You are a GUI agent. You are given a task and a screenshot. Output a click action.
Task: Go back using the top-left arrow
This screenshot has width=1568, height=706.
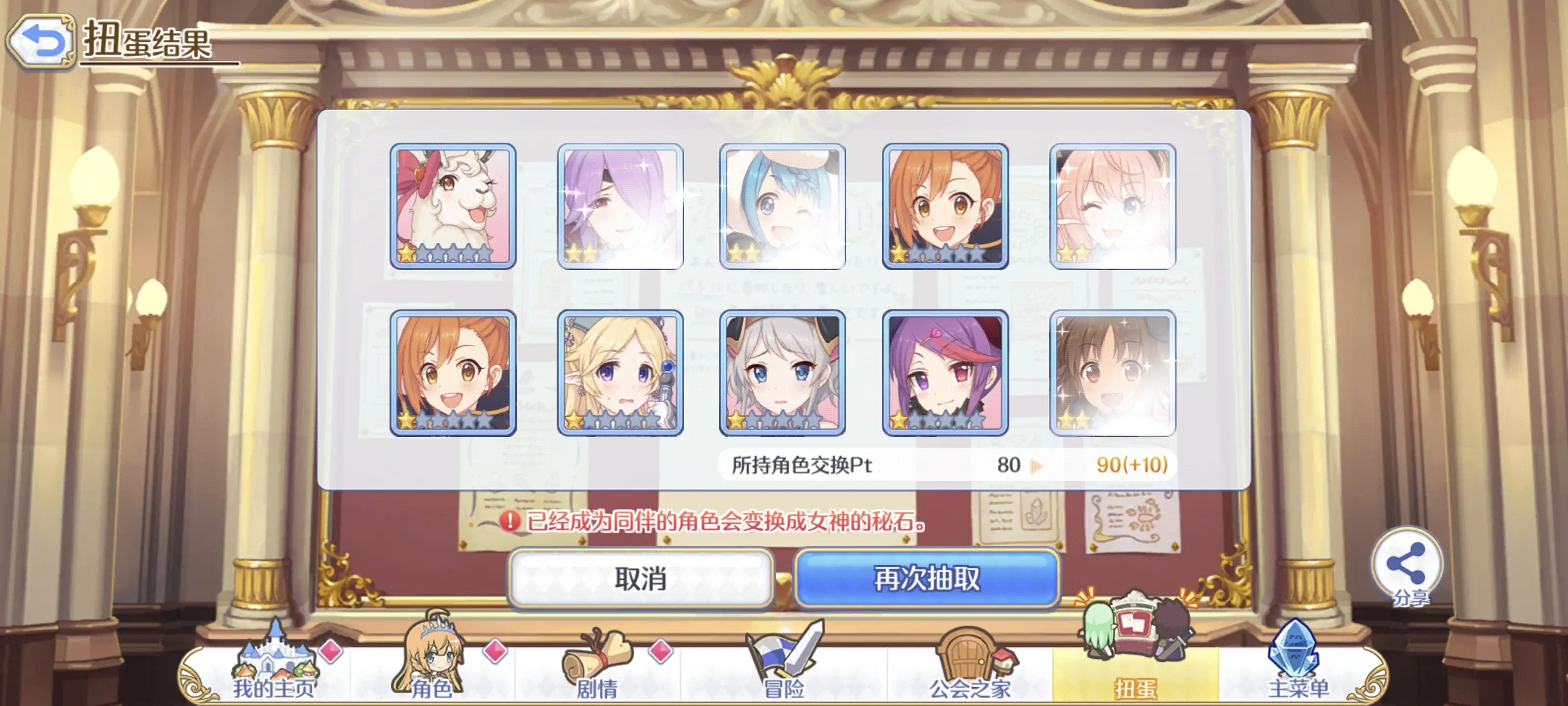pyautogui.click(x=40, y=41)
